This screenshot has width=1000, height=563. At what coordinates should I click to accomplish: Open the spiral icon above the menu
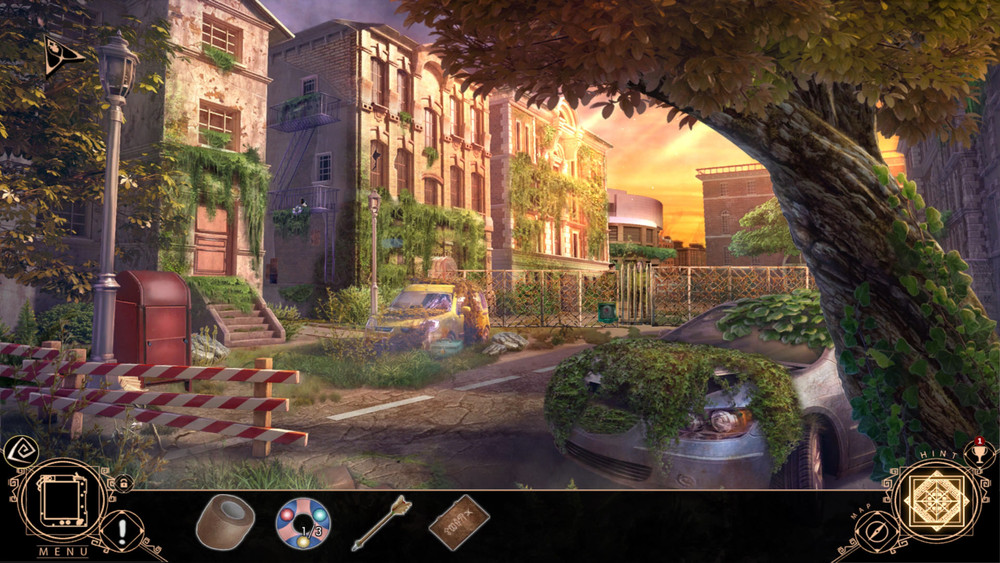17,453
